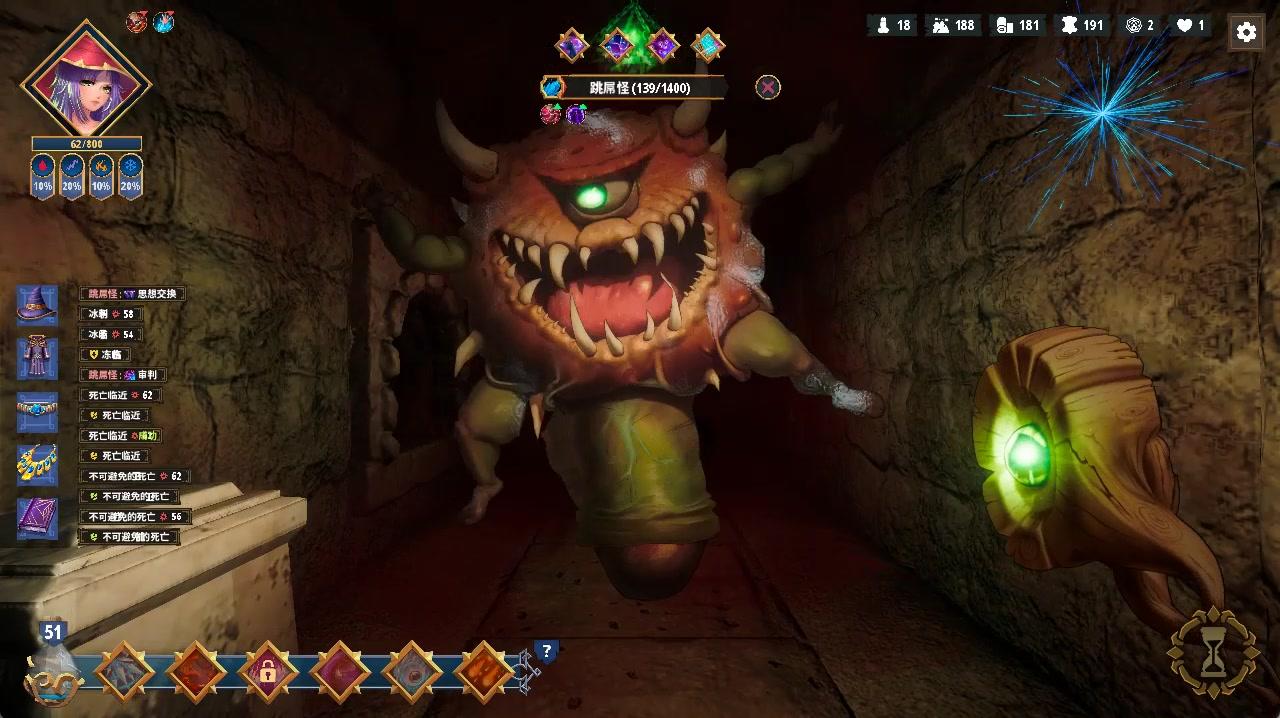1280x718 pixels.
Task: Inspect the fire resistance shield badge
Action: pos(100,176)
